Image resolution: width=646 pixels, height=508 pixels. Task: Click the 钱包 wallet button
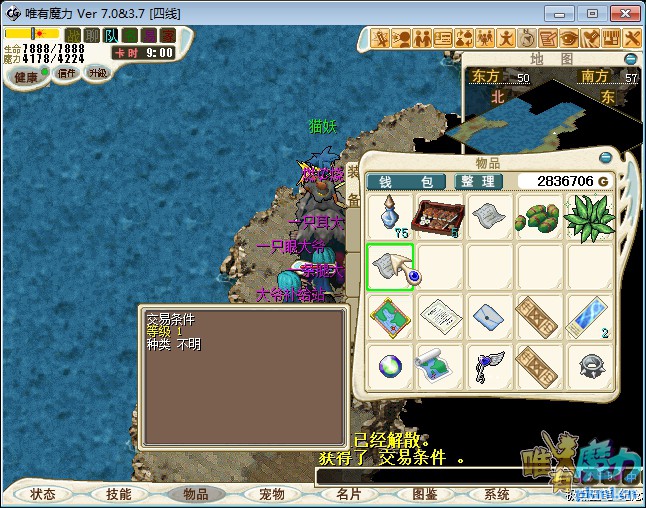coord(408,181)
